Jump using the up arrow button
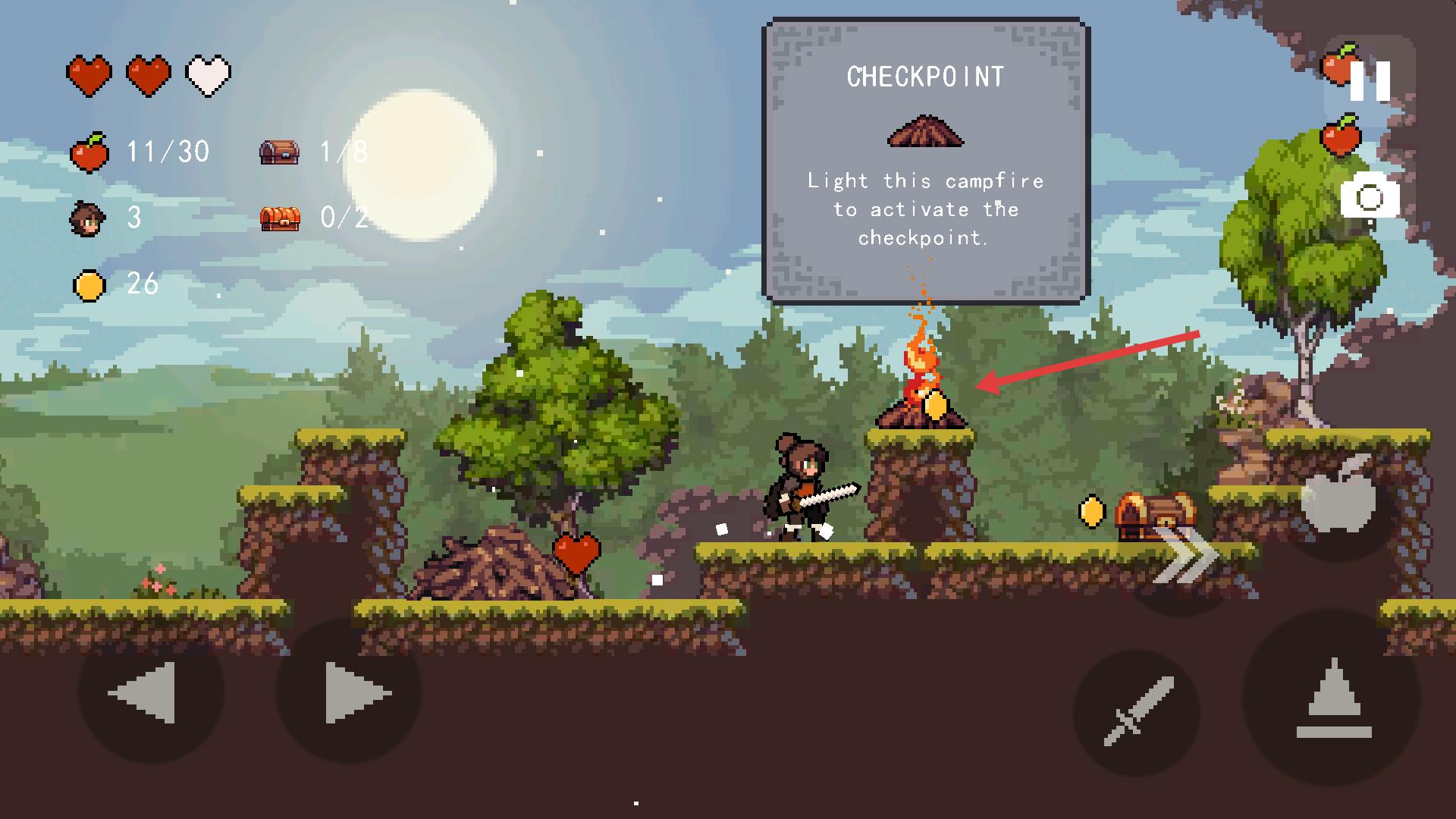The height and width of the screenshot is (819, 1456). tap(1332, 698)
